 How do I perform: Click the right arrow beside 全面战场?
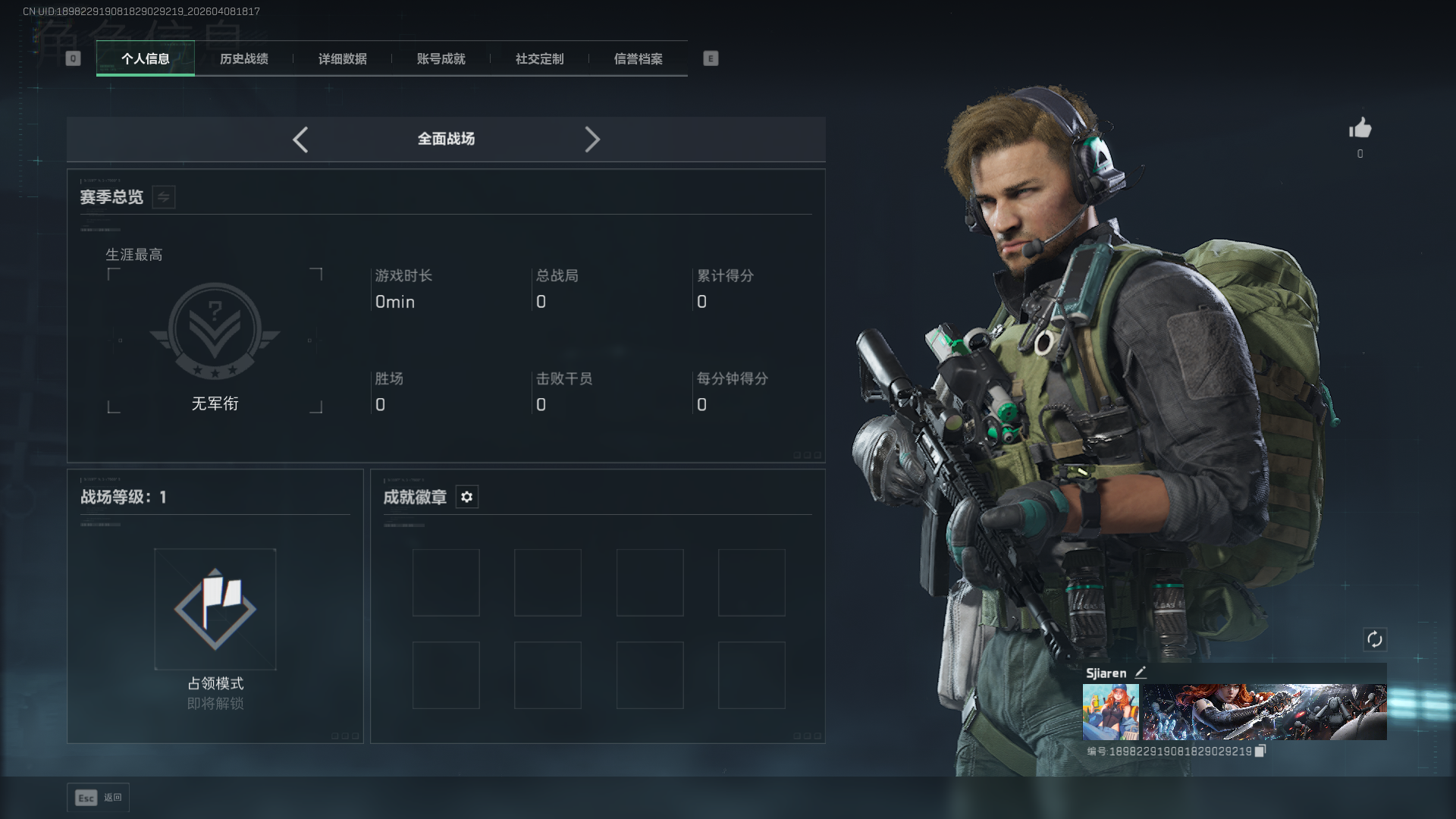click(592, 140)
